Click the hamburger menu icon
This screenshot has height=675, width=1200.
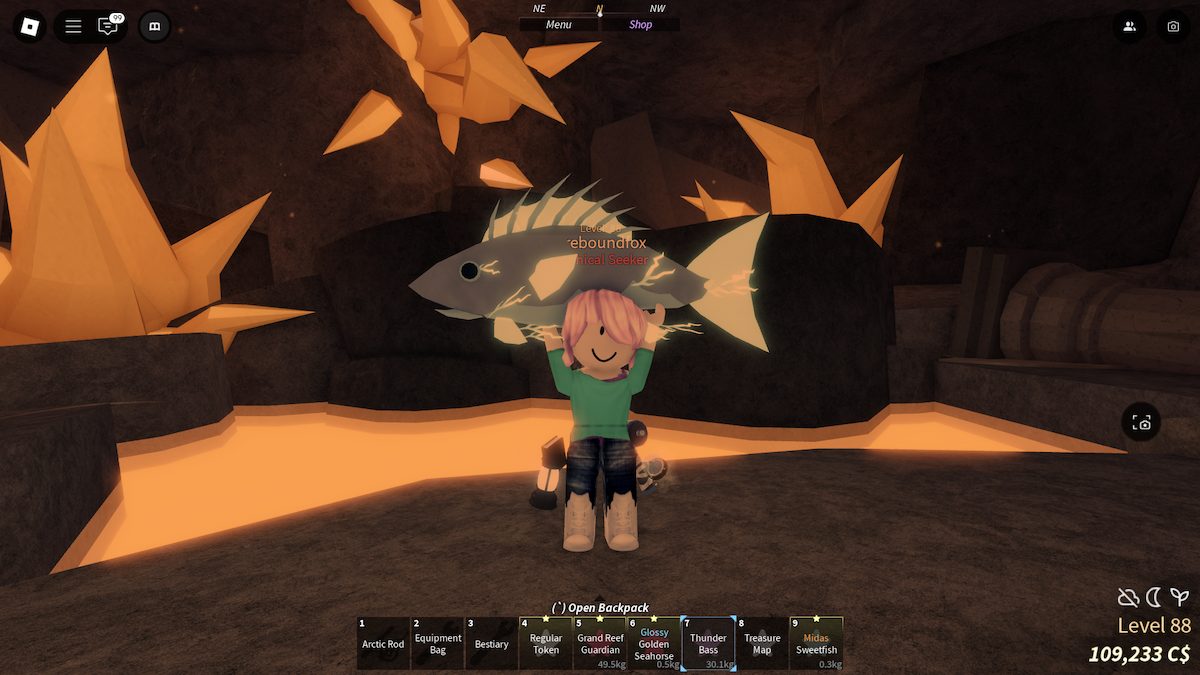tap(73, 26)
